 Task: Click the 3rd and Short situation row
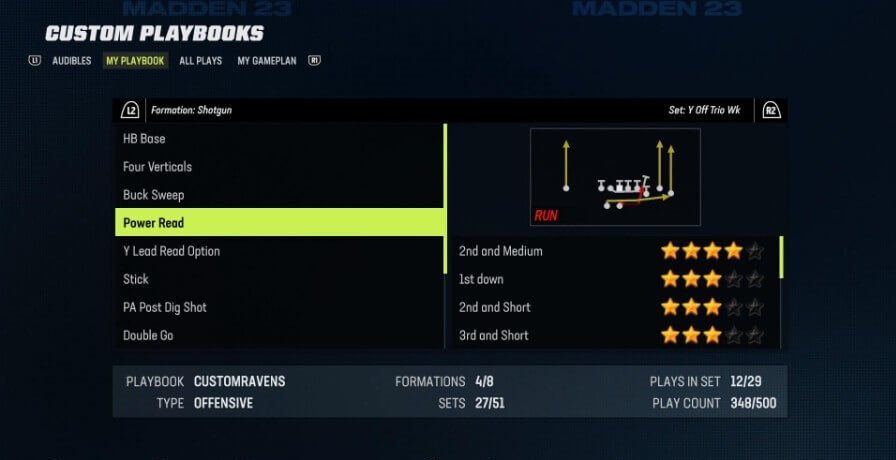tap(612, 335)
